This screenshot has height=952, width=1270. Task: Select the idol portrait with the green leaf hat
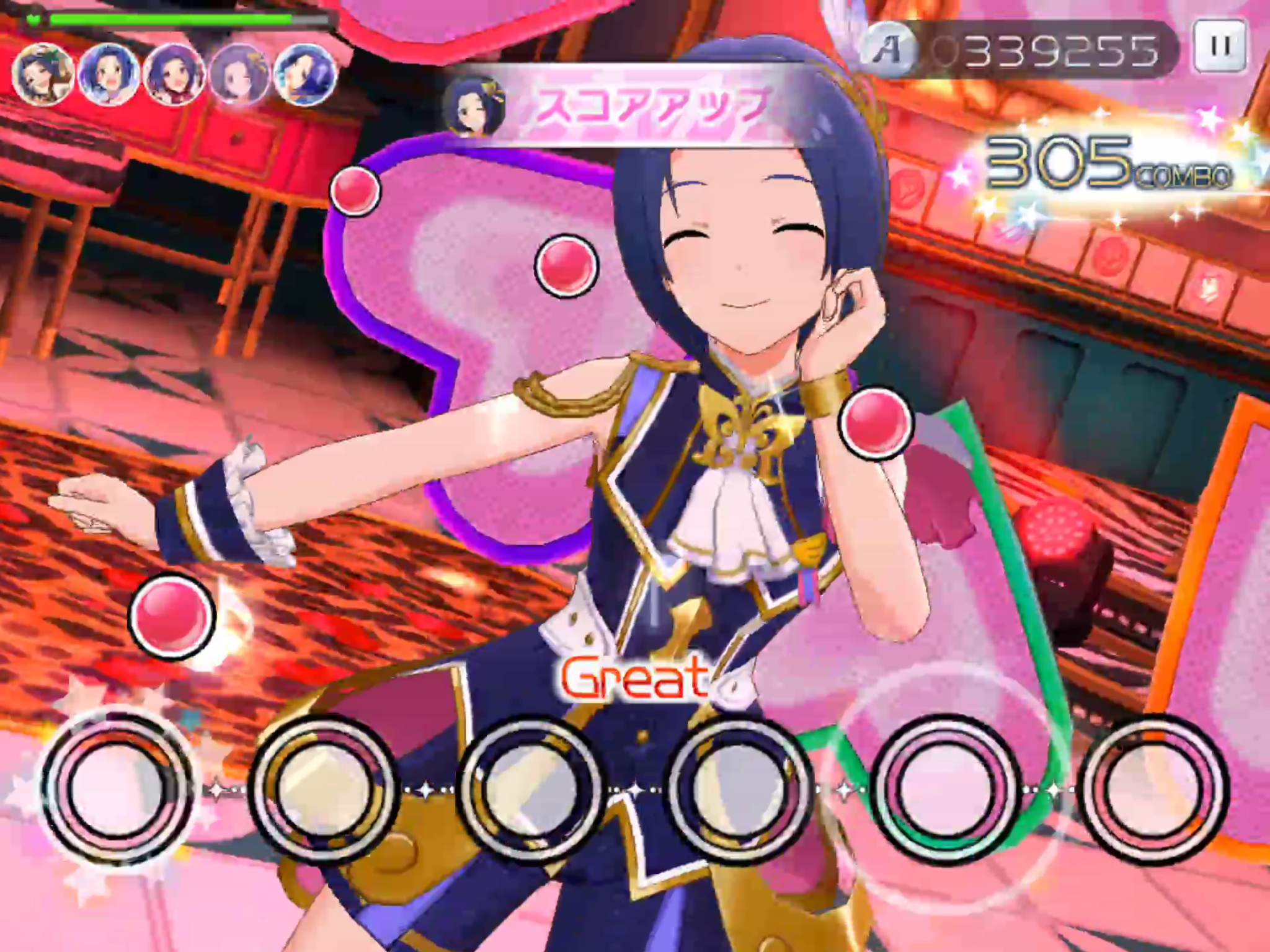pos(43,74)
